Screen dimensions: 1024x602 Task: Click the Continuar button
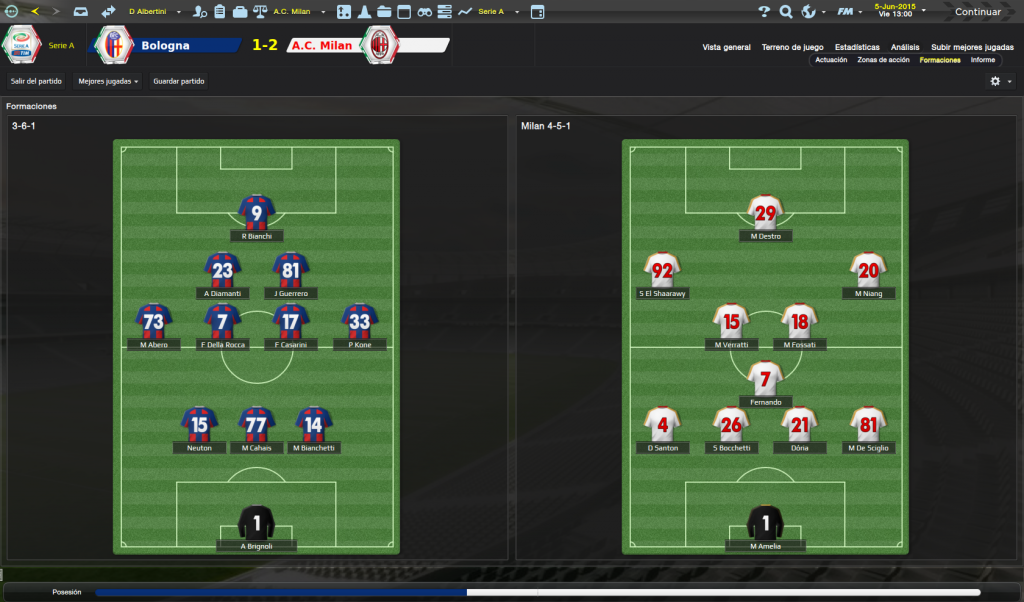[x=977, y=12]
